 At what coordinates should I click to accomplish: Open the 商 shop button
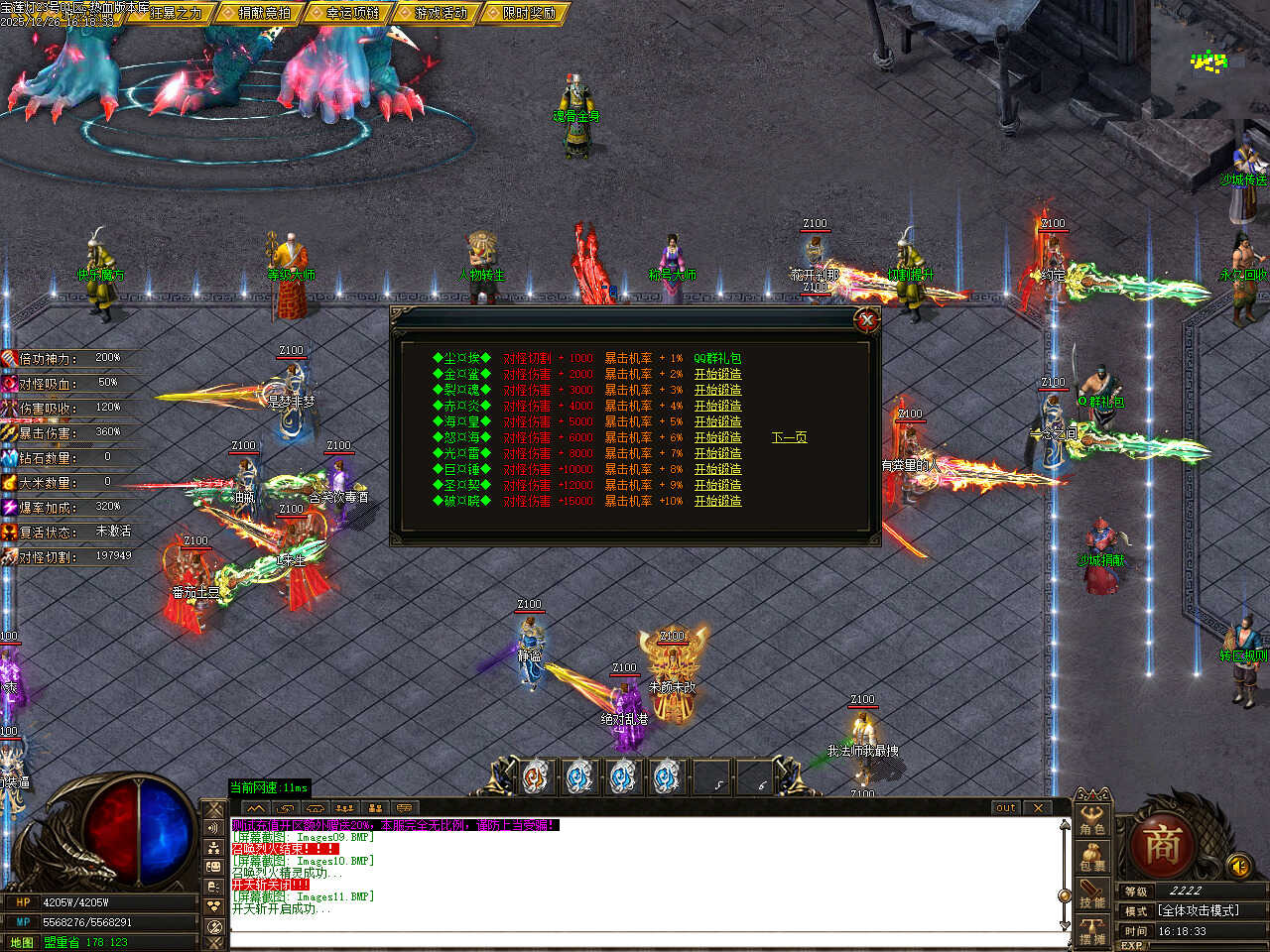point(1162,845)
